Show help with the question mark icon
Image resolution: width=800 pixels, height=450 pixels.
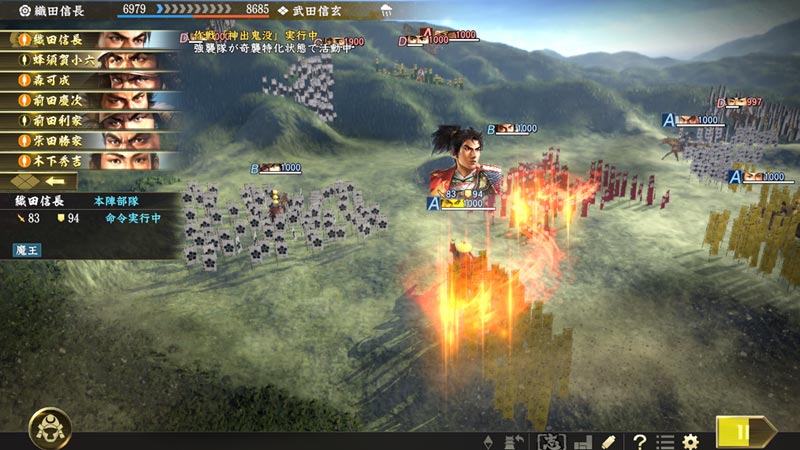click(639, 441)
